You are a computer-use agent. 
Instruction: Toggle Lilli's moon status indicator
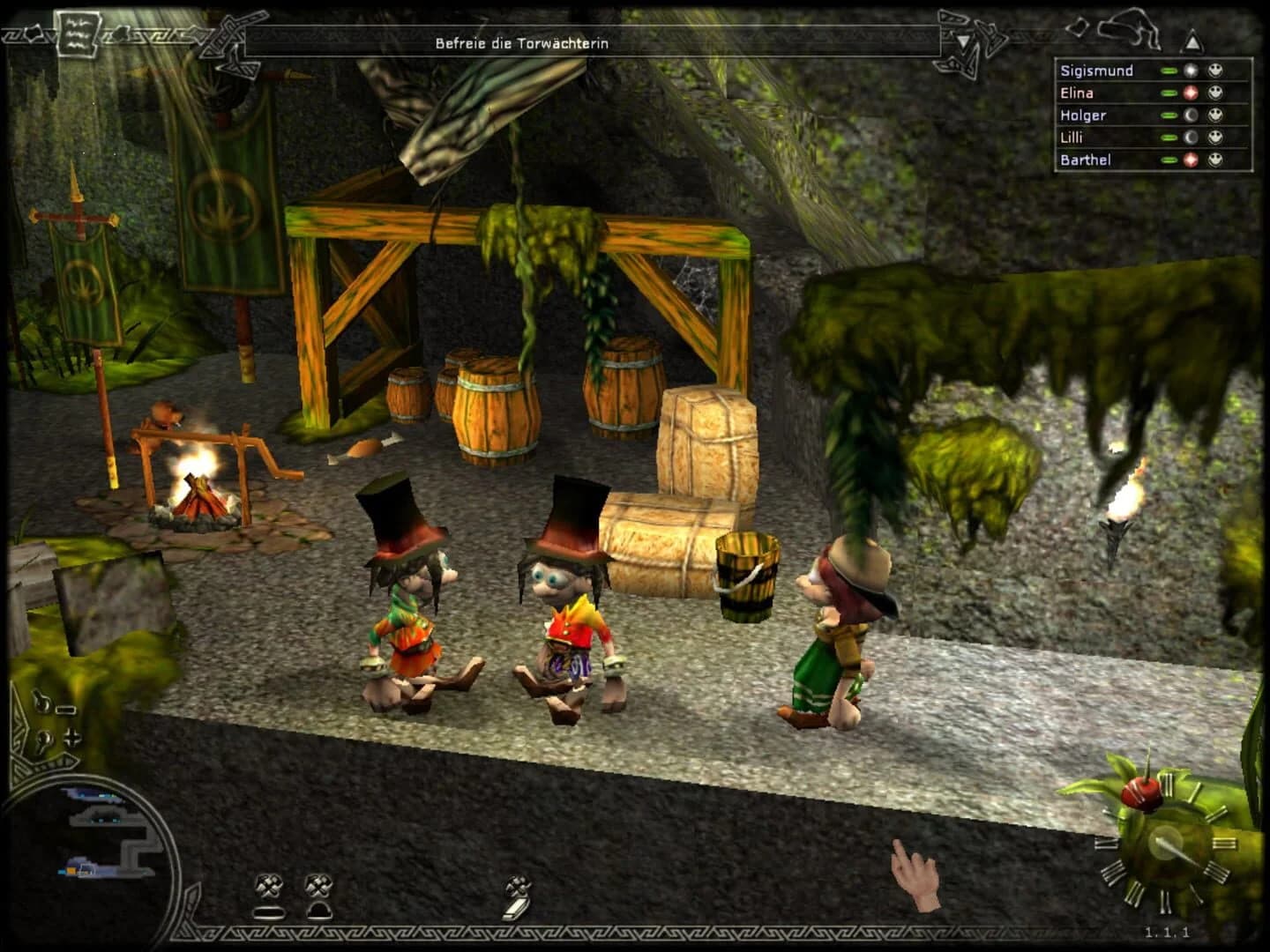(1192, 138)
